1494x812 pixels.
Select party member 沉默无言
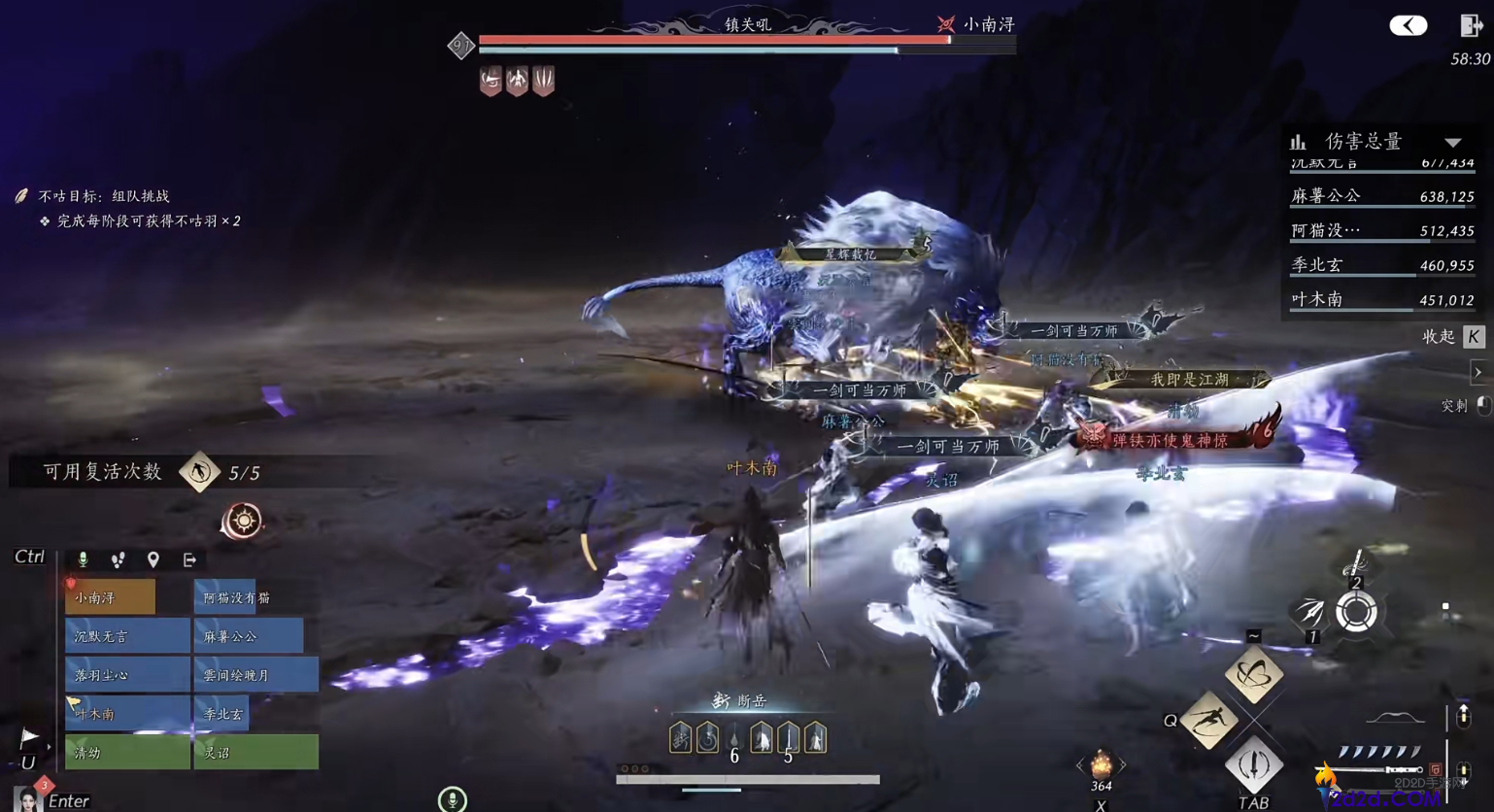pos(127,636)
